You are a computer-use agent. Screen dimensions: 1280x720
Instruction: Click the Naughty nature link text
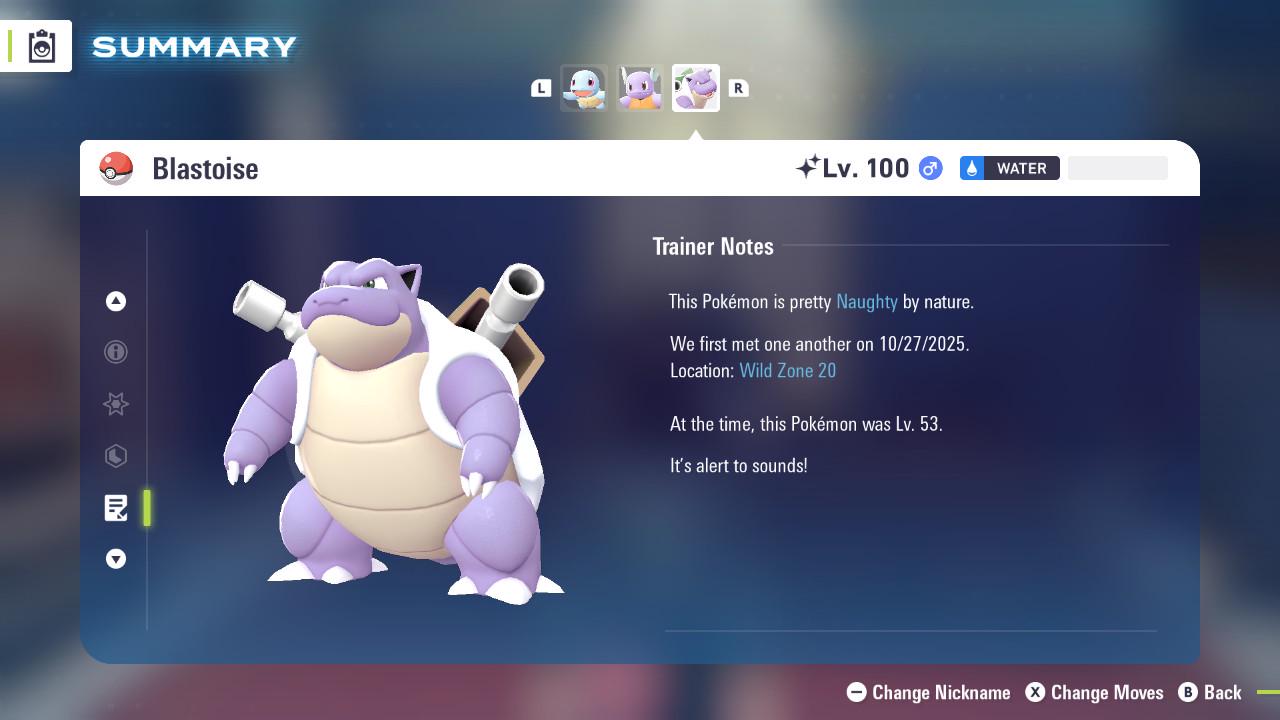click(x=866, y=301)
